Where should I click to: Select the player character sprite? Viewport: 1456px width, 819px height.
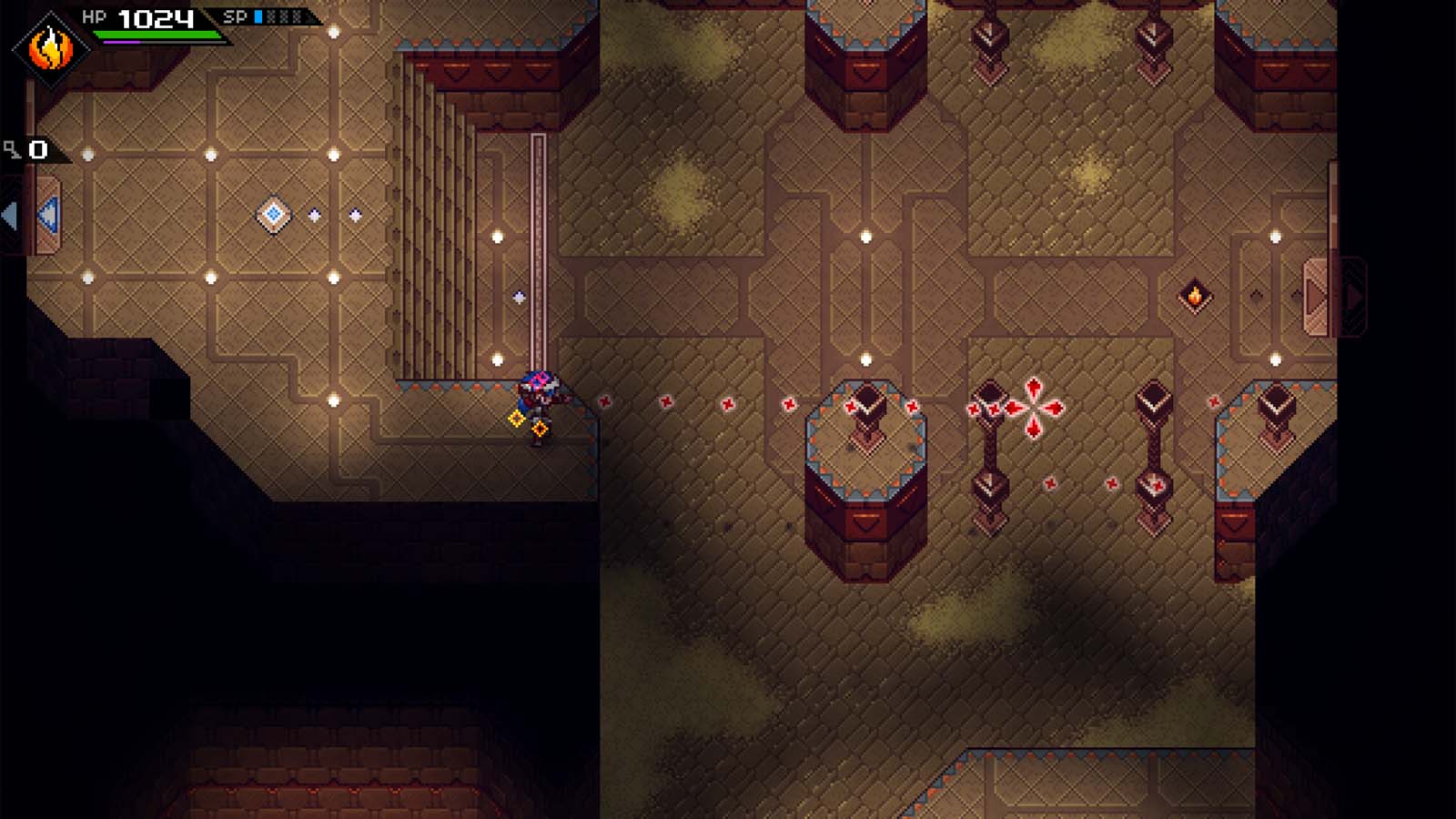pyautogui.click(x=540, y=400)
